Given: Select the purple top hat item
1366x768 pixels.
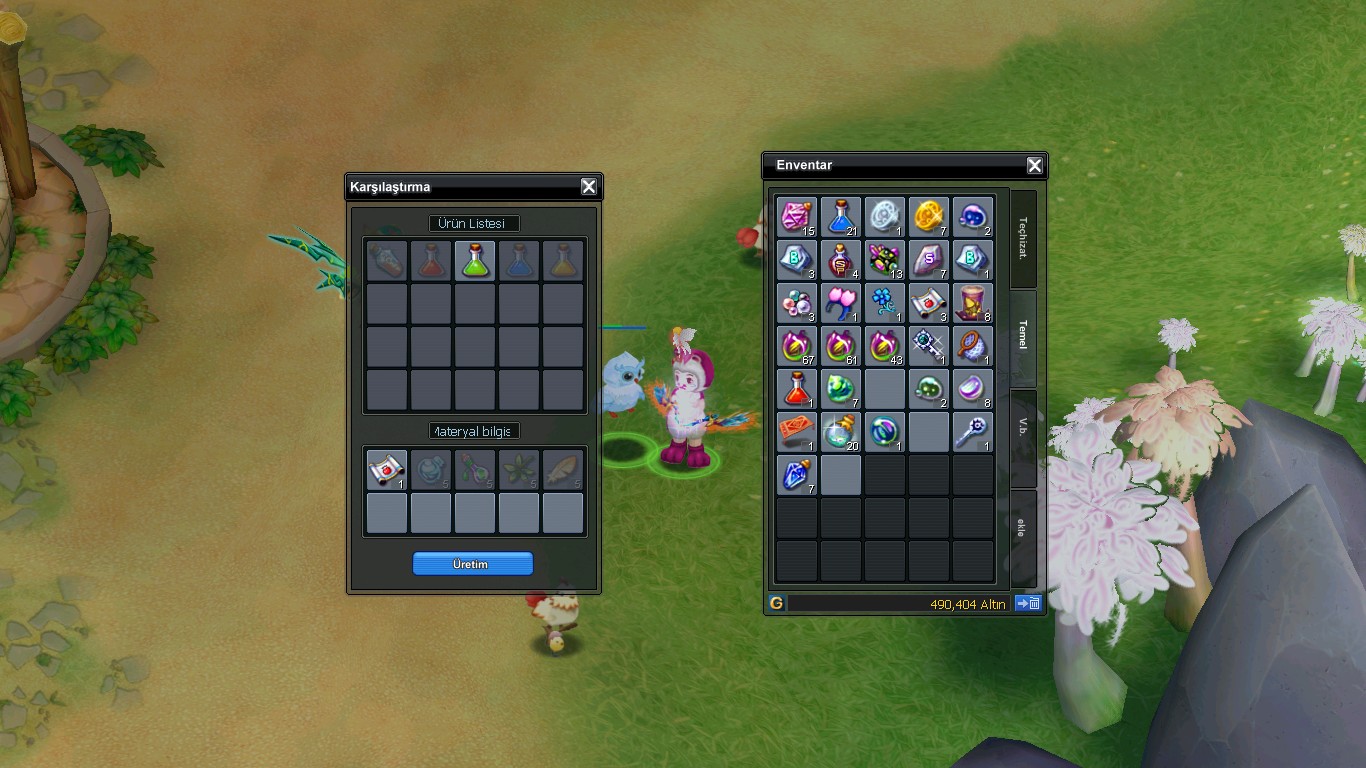Looking at the screenshot, I should [973, 303].
